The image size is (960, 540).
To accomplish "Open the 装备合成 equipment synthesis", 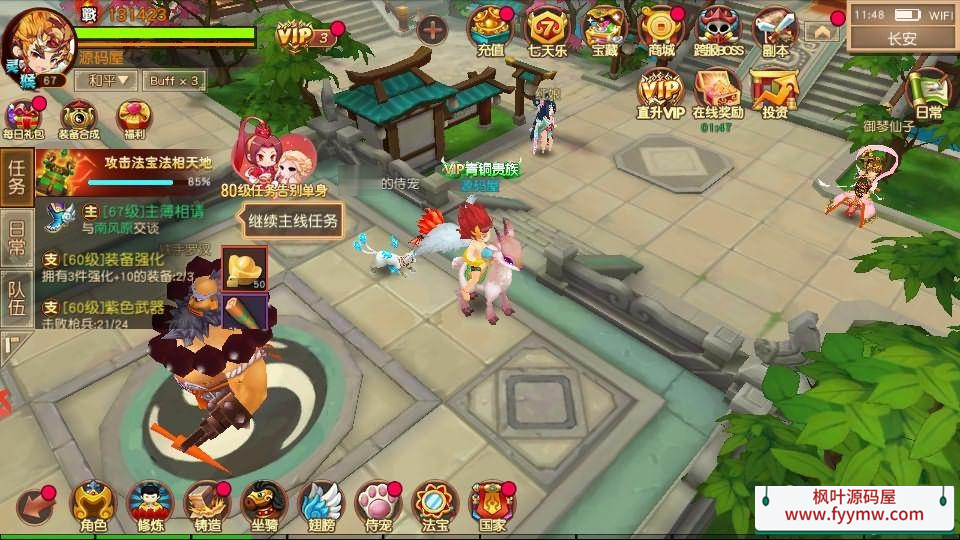I will pyautogui.click(x=78, y=118).
